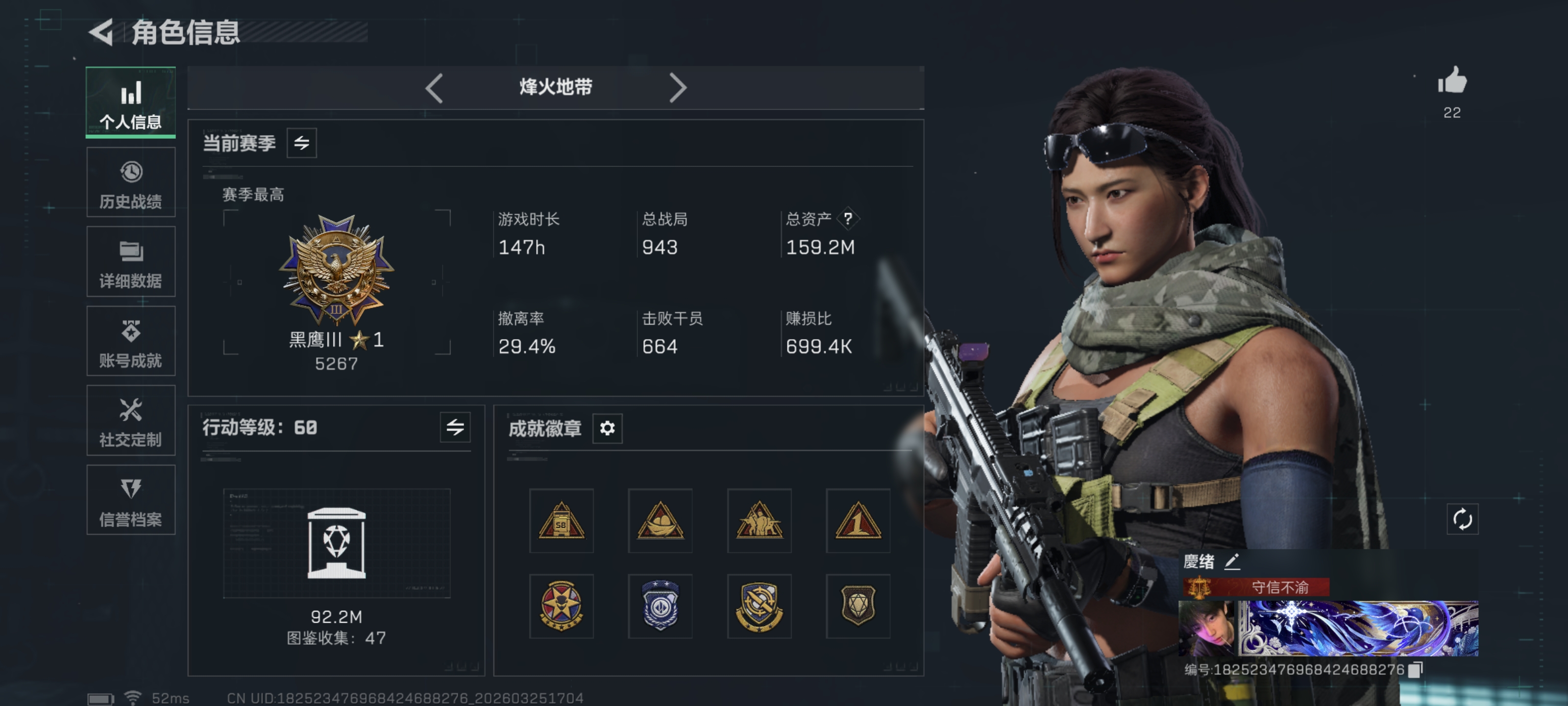Open the 成就徽章 settings gear

[x=606, y=429]
